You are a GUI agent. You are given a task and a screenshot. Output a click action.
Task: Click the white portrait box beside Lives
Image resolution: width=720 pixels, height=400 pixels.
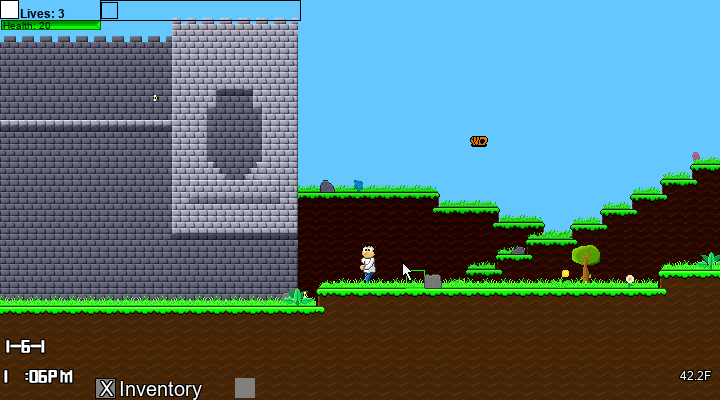[9, 10]
